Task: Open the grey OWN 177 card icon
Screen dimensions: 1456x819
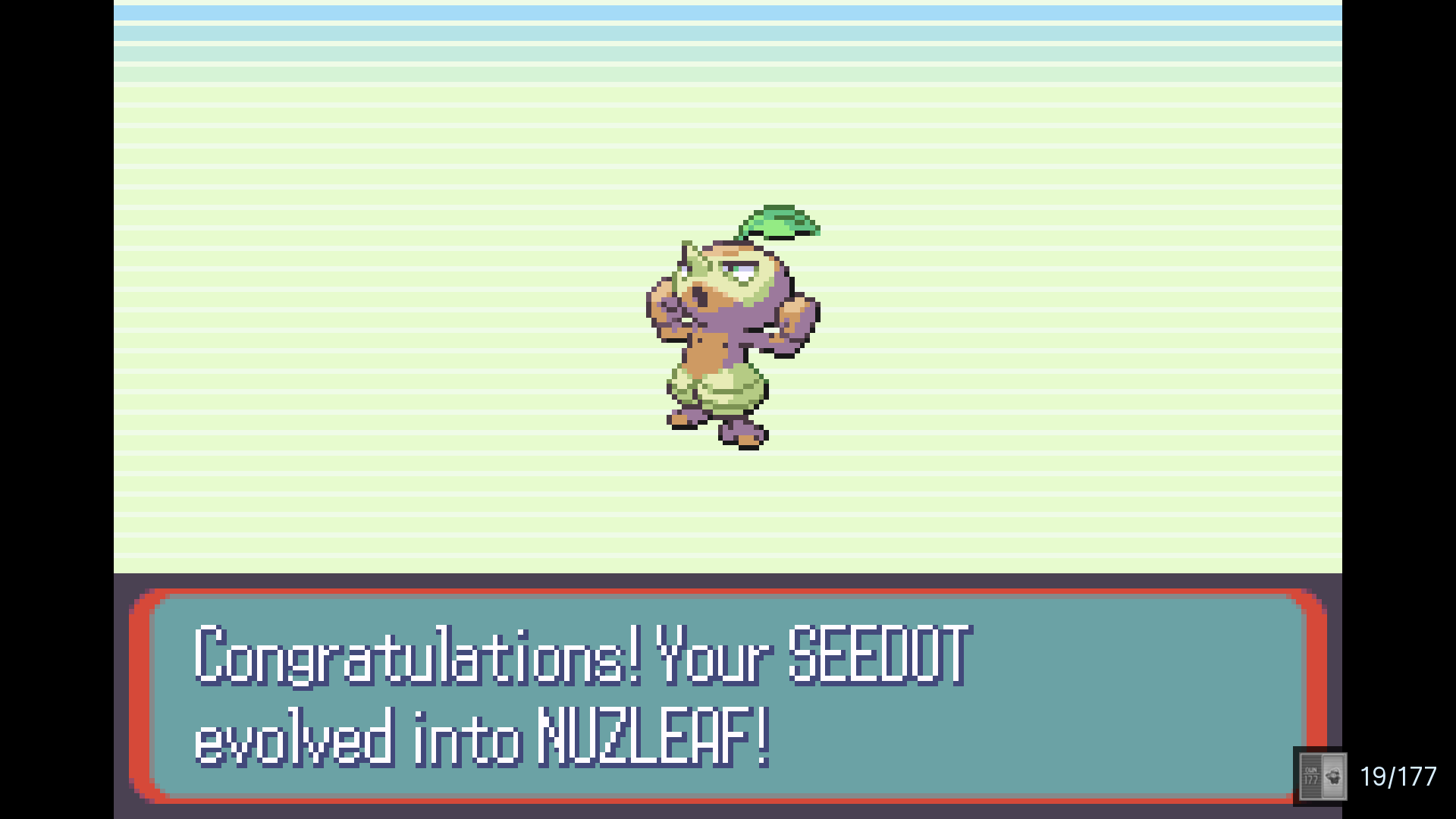Action: click(1322, 777)
